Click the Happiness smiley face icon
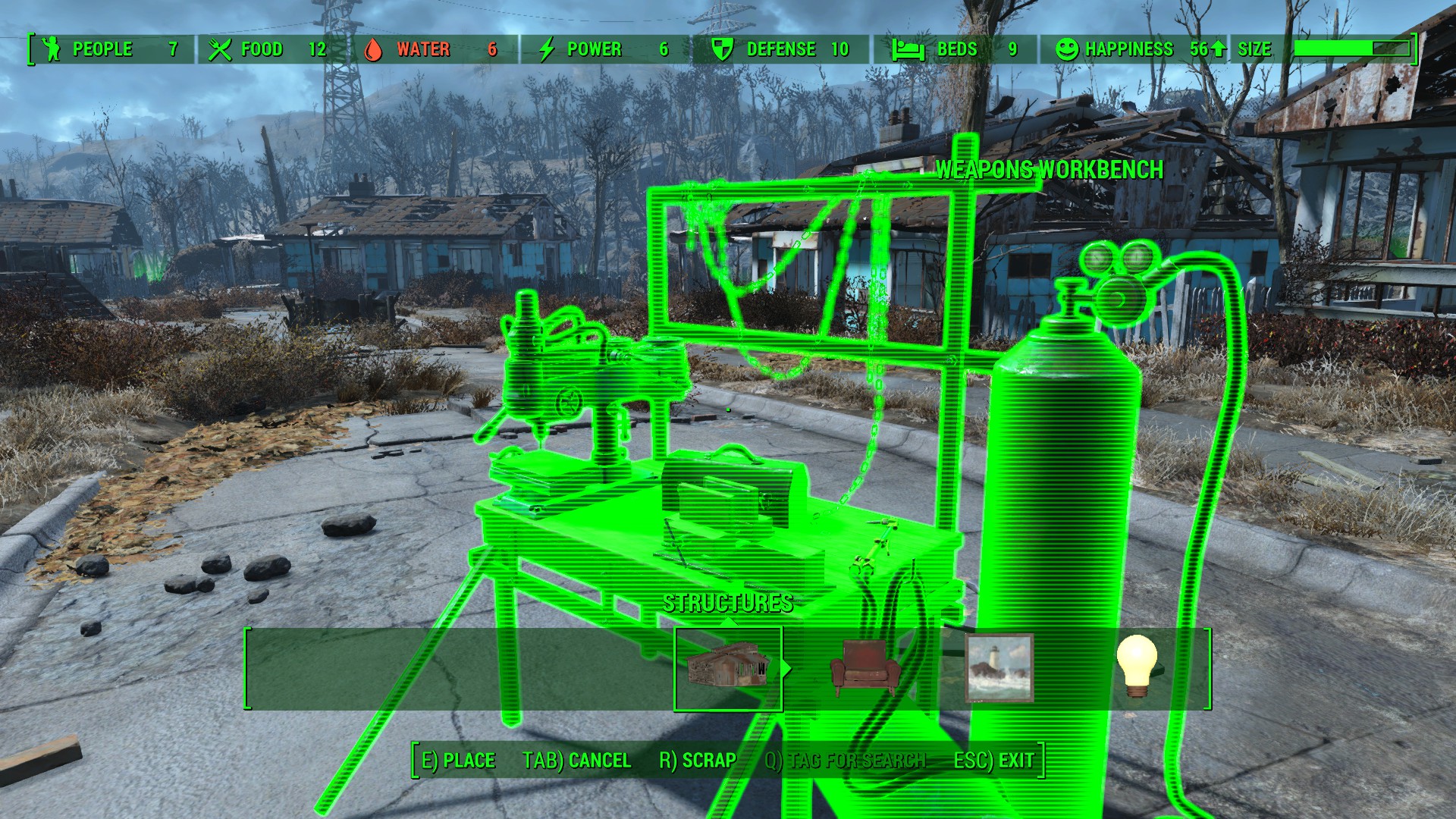Viewport: 1456px width, 819px height. click(x=1067, y=49)
